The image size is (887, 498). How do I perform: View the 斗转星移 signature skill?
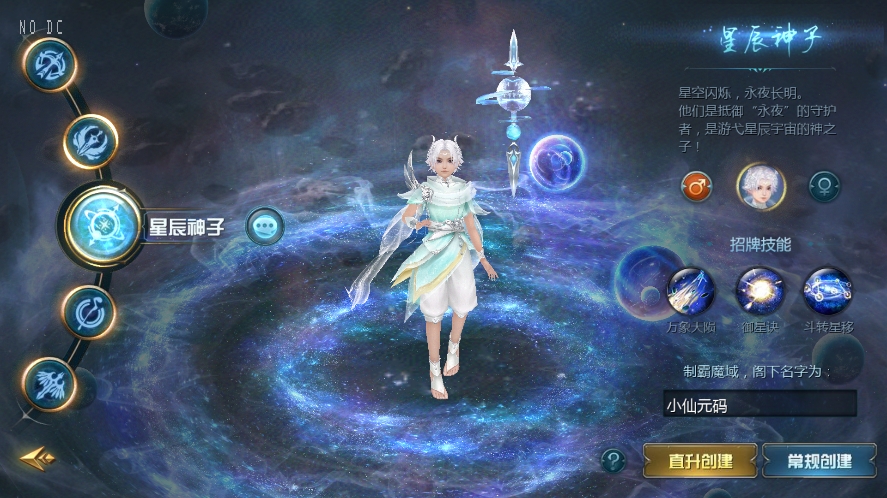[x=827, y=292]
